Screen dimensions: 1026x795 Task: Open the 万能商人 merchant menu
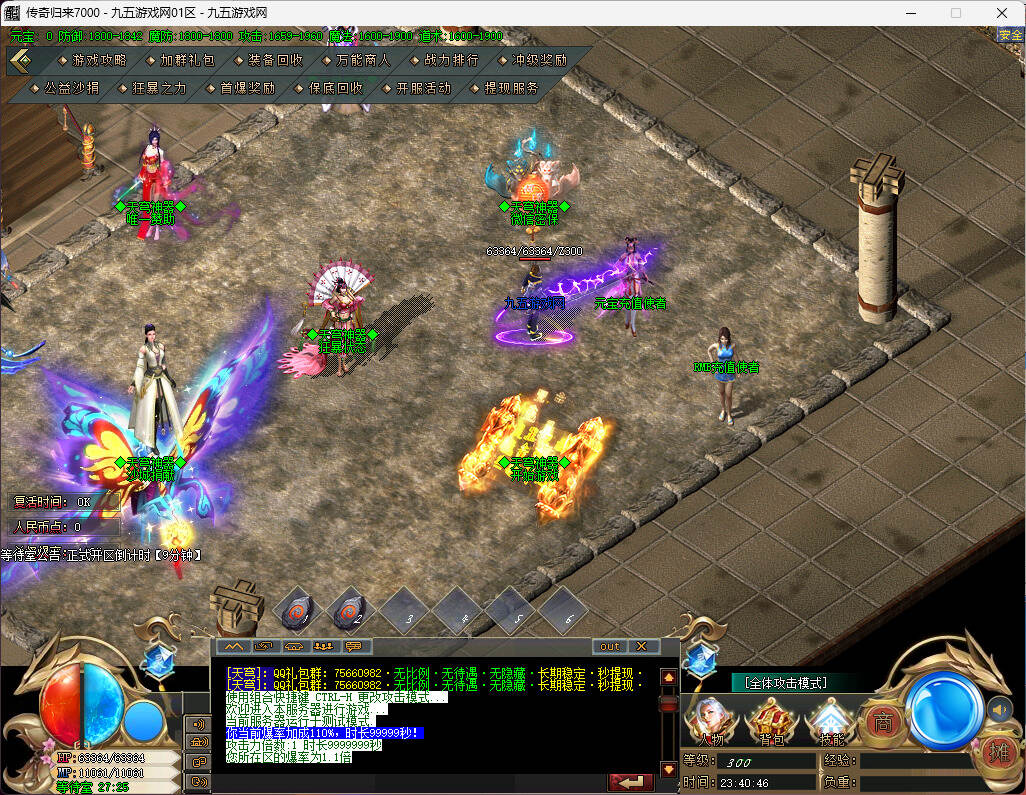point(363,60)
